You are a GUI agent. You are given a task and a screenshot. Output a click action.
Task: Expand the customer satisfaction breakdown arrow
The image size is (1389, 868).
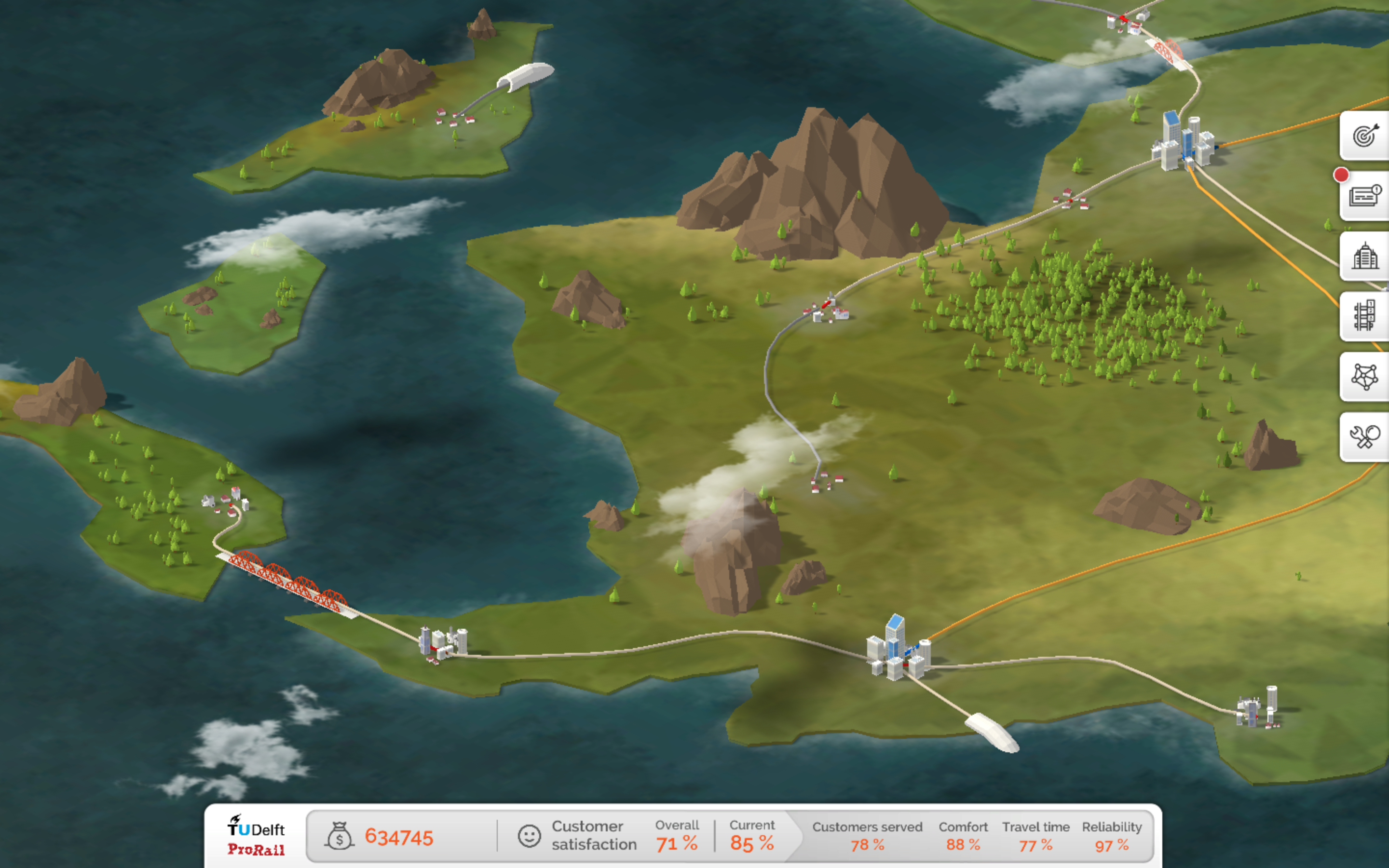tap(794, 836)
